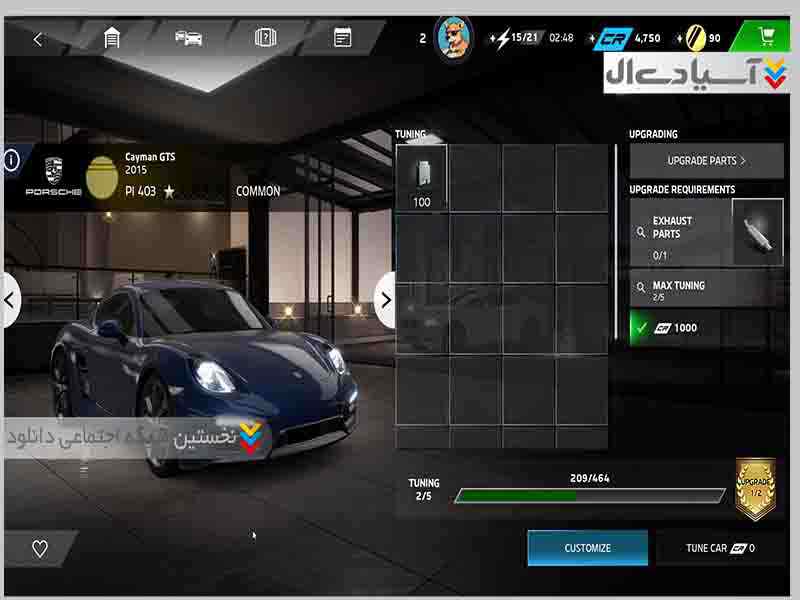Add more energy with lightning plus
This screenshot has height=600, width=800.
pos(493,39)
